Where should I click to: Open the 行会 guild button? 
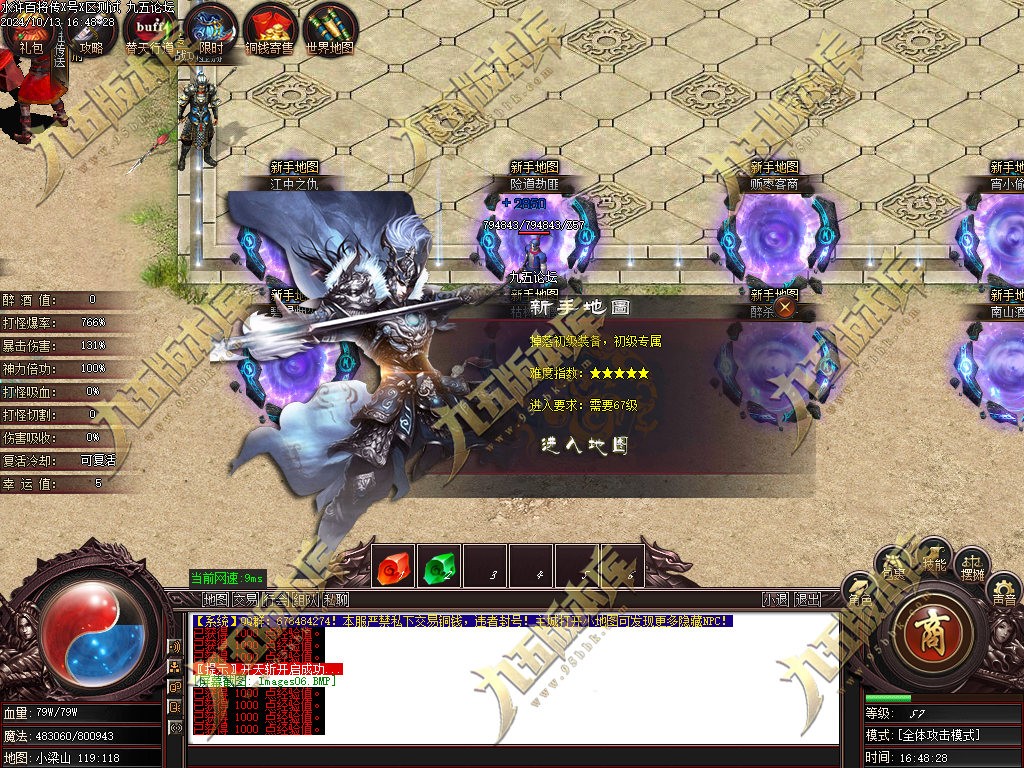pos(275,600)
